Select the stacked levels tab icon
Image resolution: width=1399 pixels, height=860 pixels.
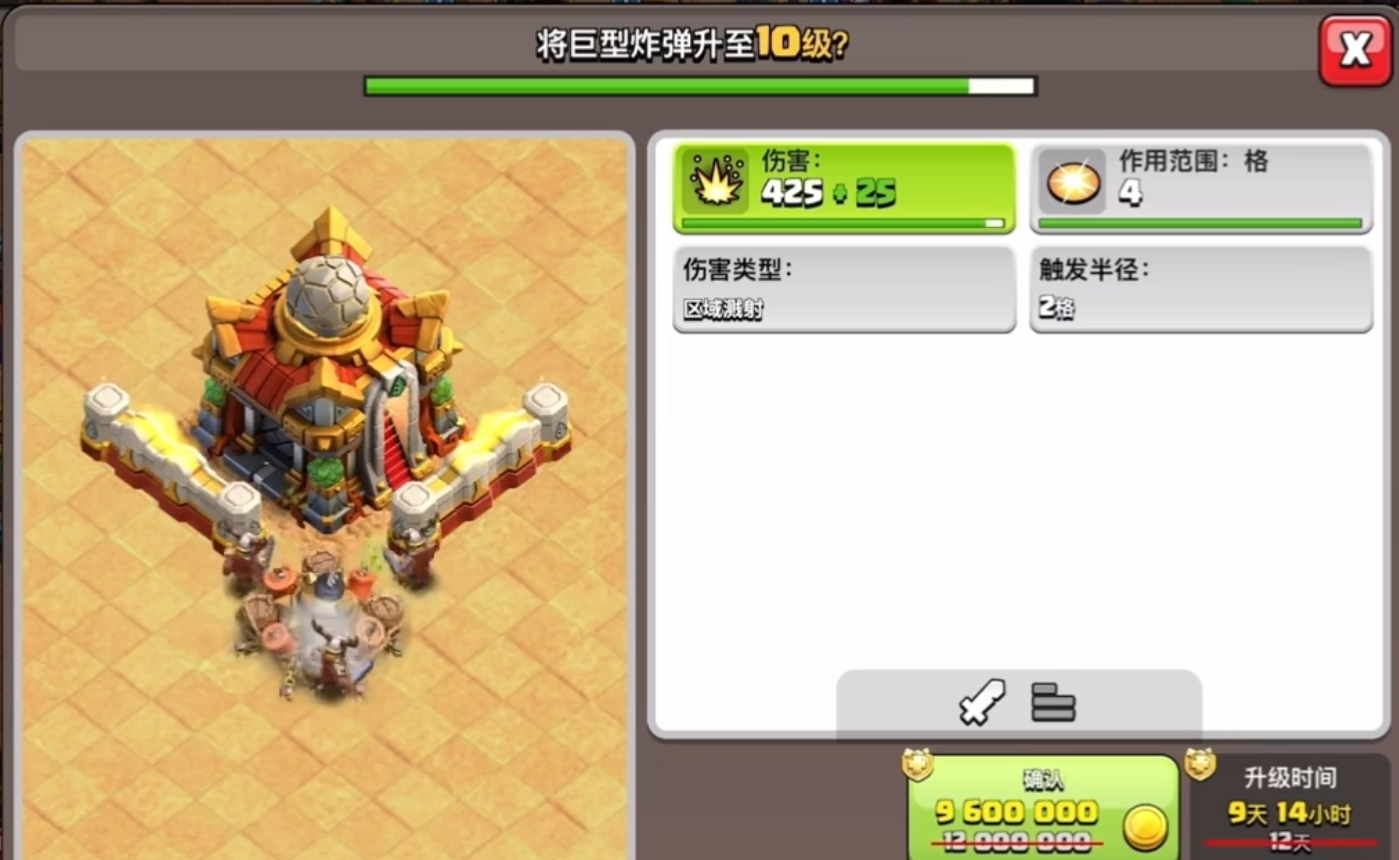click(x=1052, y=703)
